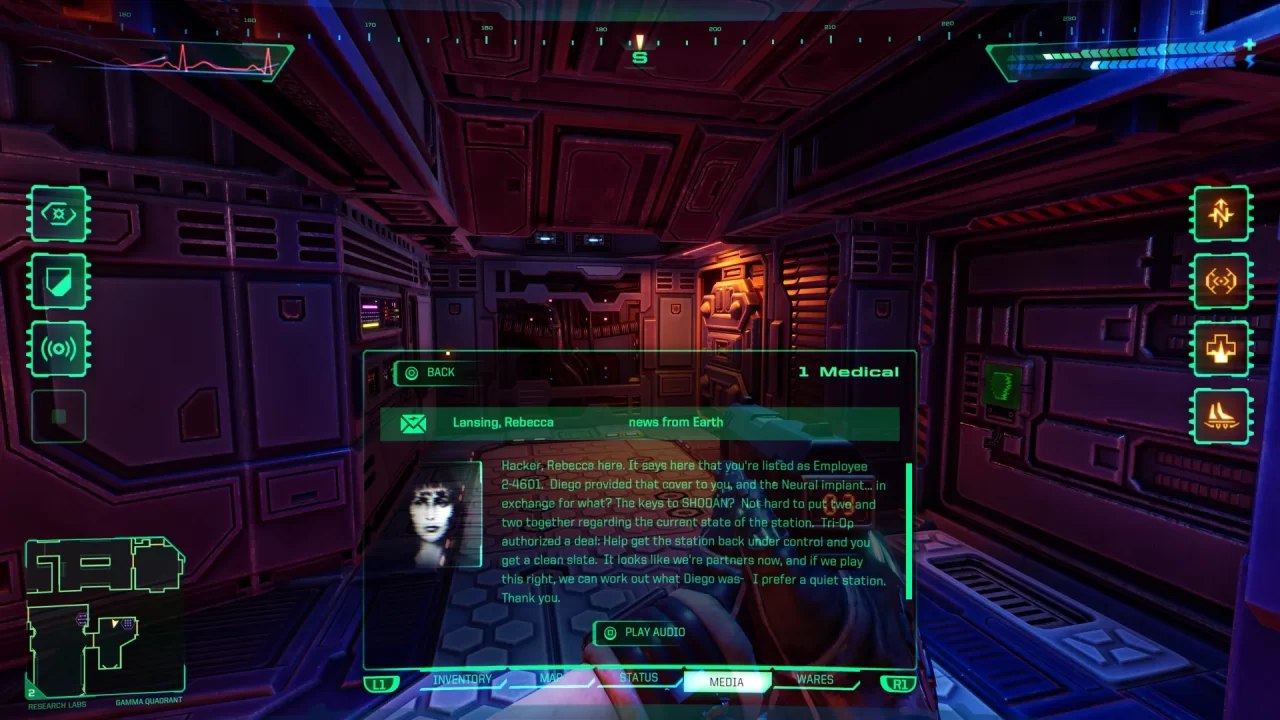
Task: Click the message text scrollbar
Action: [908, 530]
